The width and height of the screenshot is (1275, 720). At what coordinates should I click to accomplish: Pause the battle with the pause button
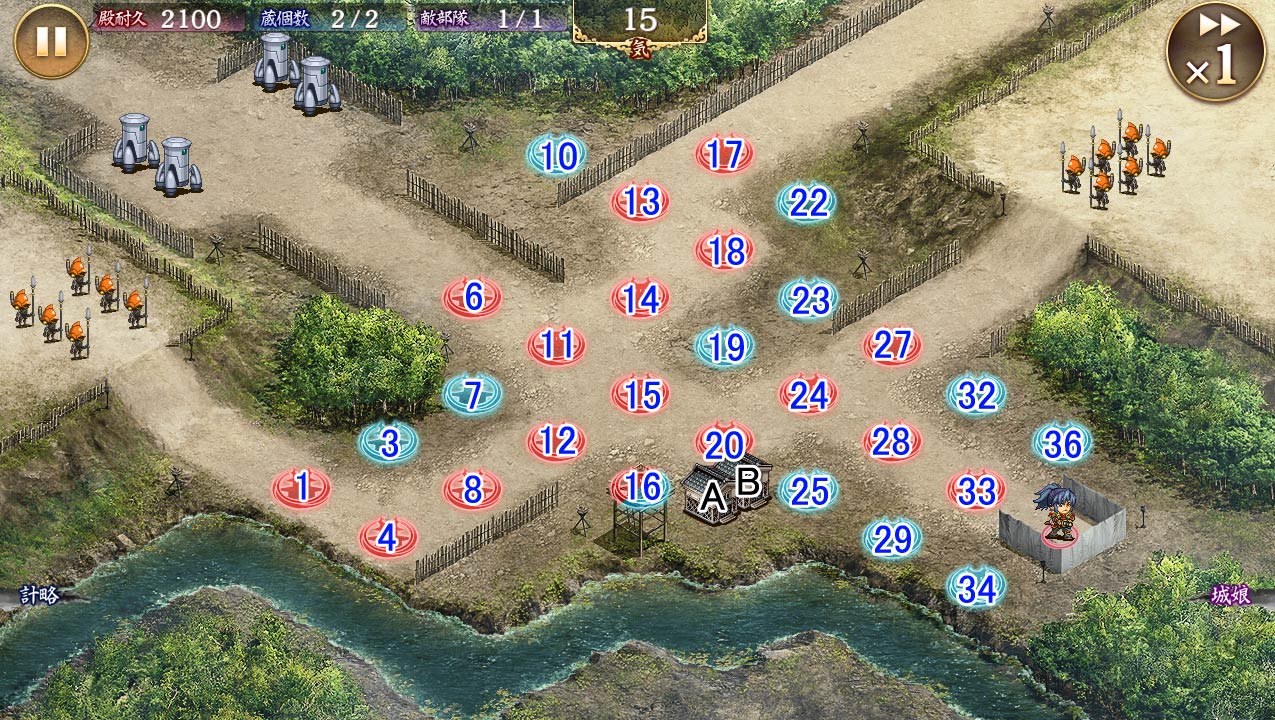(x=51, y=41)
